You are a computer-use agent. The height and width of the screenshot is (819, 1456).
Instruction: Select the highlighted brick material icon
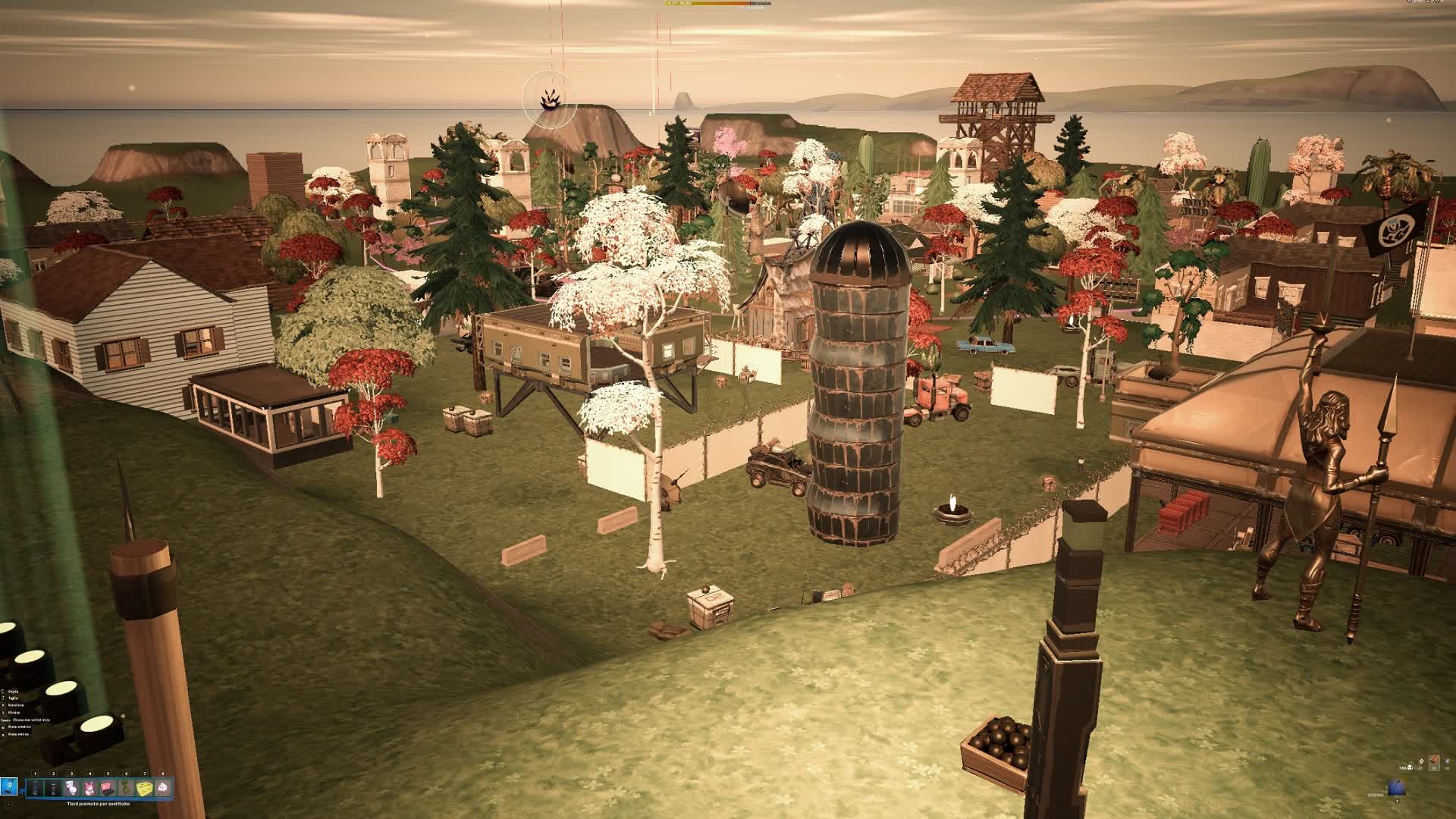pyautogui.click(x=1433, y=761)
